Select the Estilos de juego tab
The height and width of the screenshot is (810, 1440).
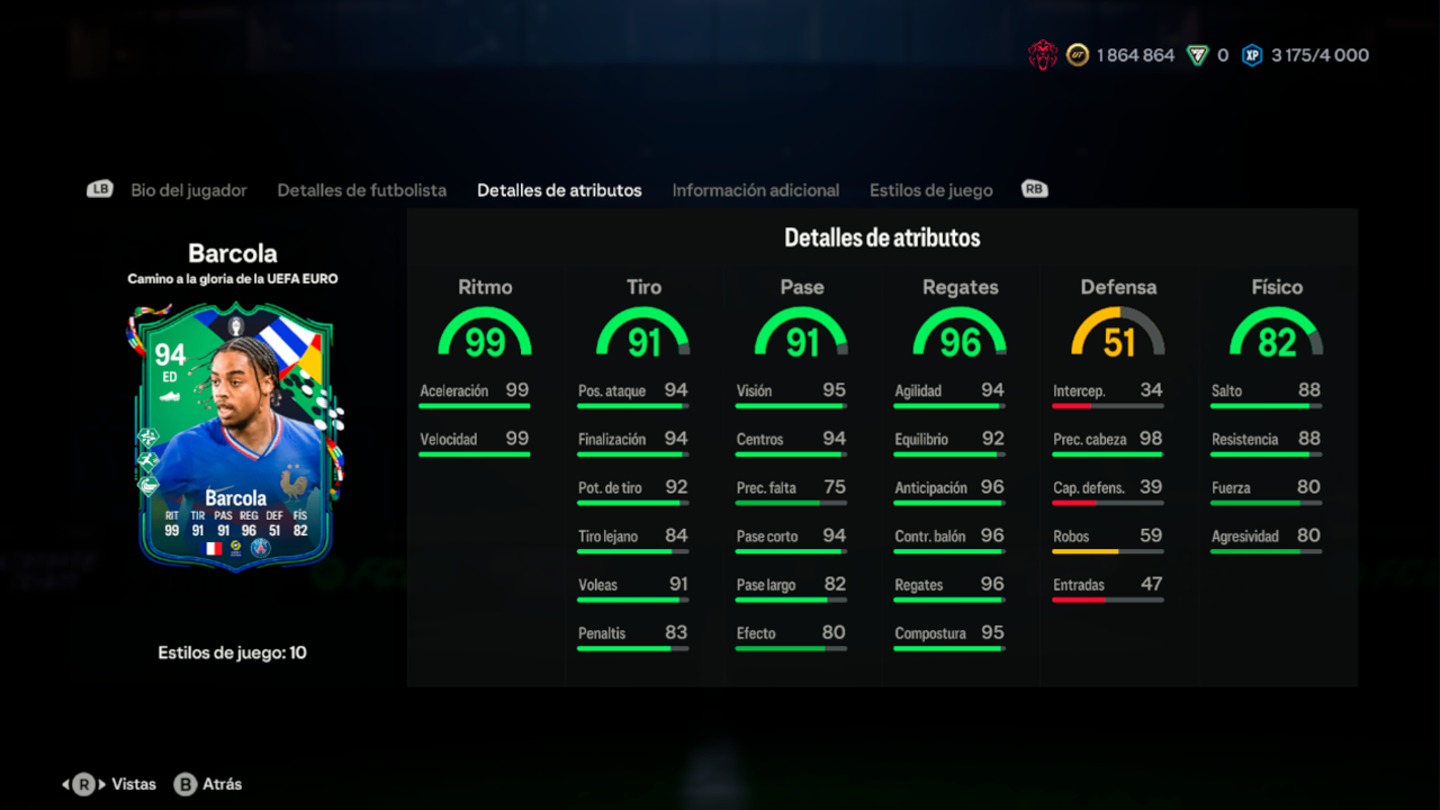931,189
